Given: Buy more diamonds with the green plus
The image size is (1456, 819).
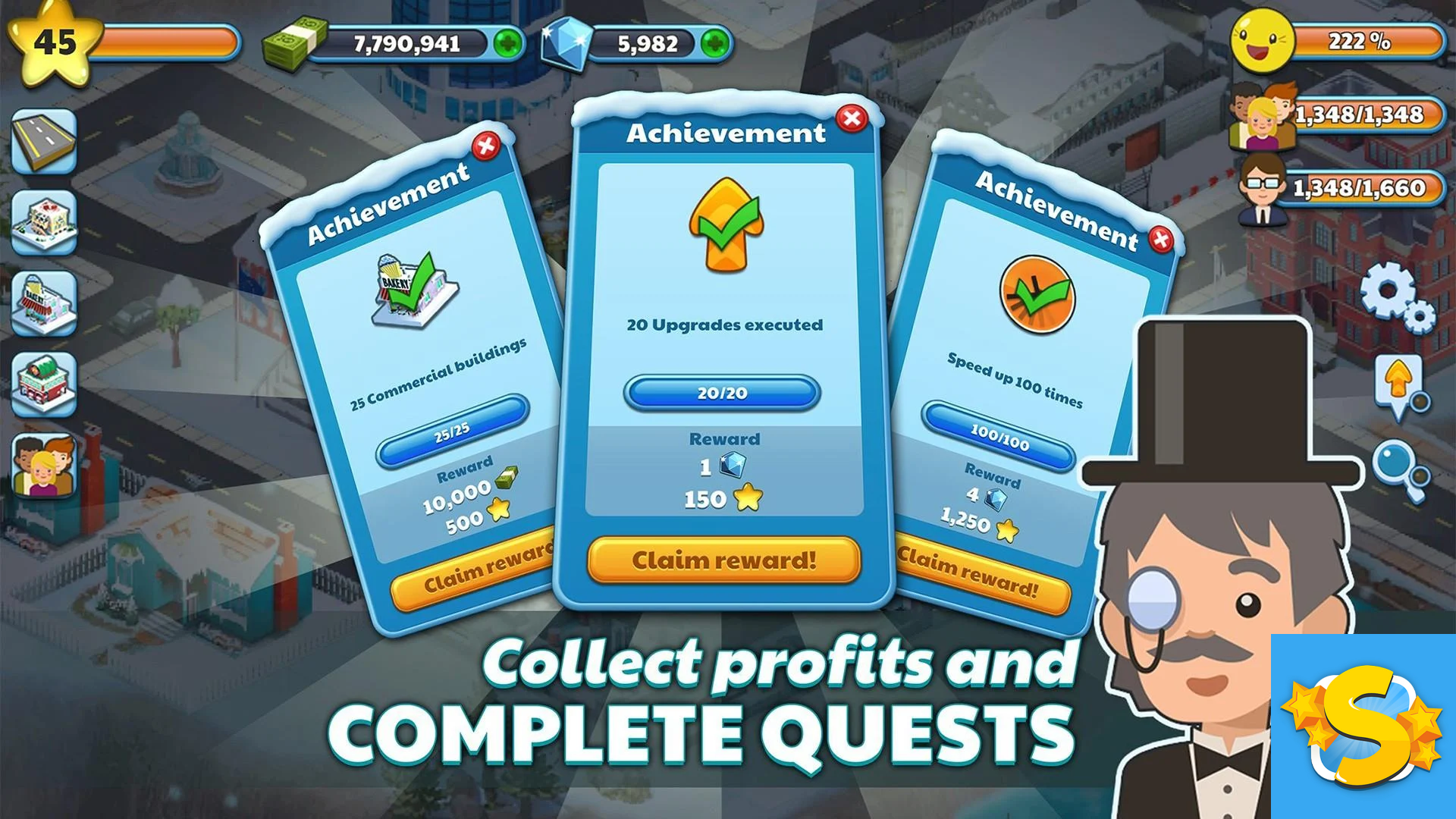Looking at the screenshot, I should click(714, 43).
